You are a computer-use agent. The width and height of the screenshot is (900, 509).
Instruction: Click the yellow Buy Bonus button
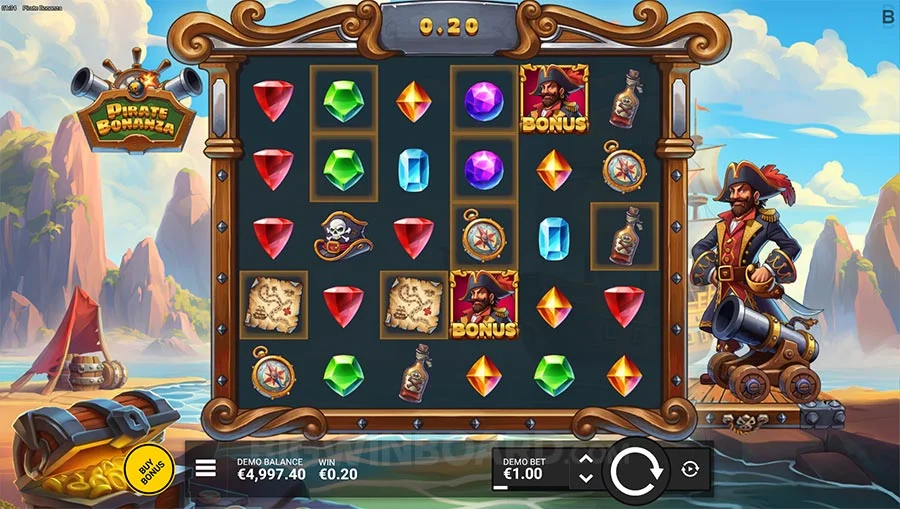click(x=149, y=467)
